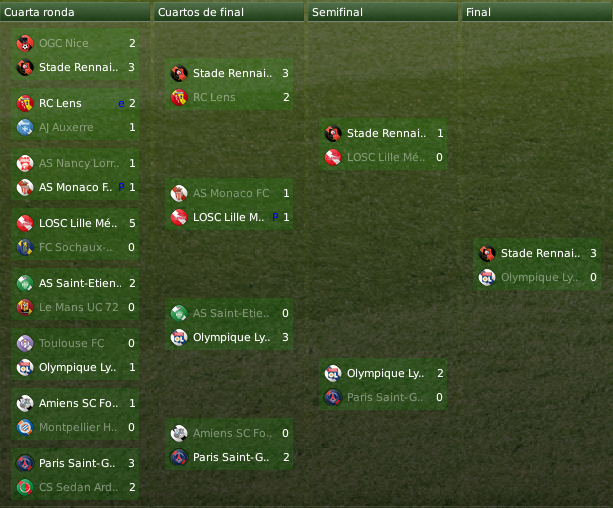
Task: Open CS Sedan Ardennes team
Action: click(x=78, y=487)
